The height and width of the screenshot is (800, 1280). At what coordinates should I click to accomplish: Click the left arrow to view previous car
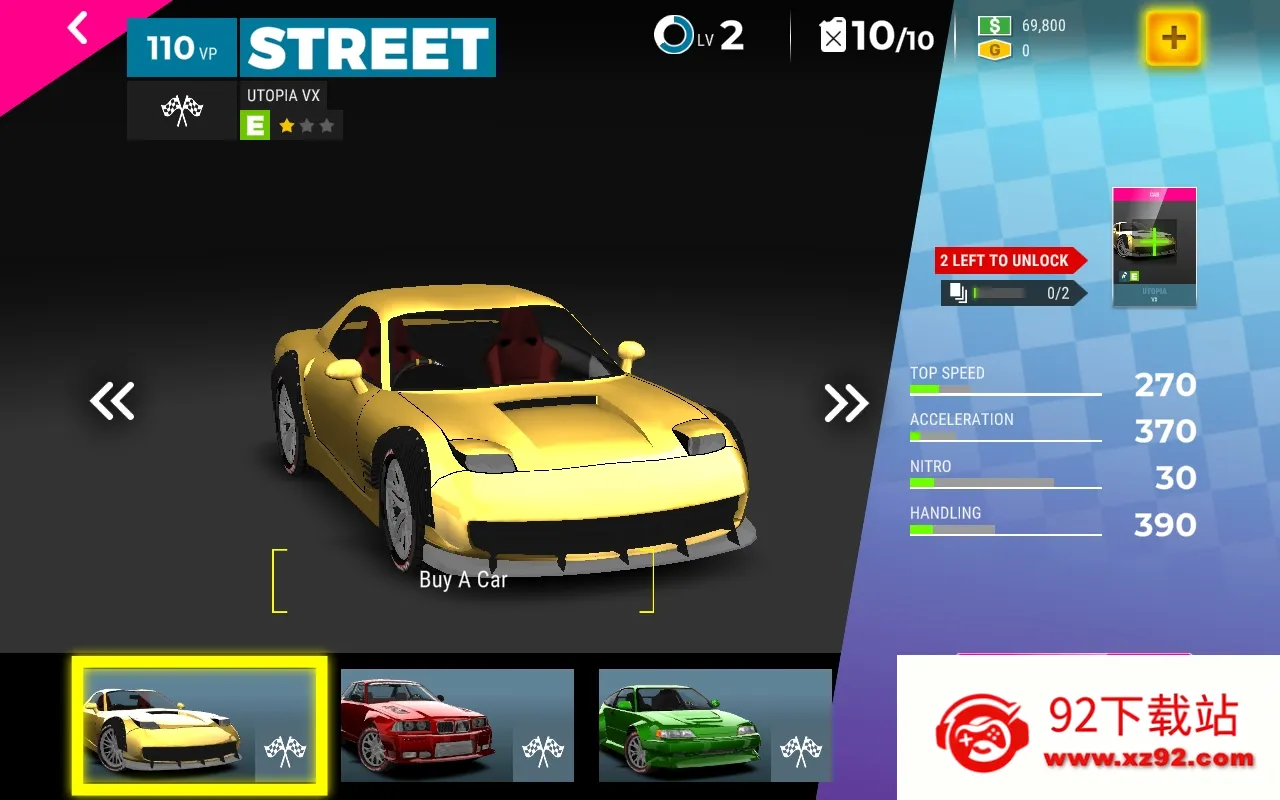(112, 400)
